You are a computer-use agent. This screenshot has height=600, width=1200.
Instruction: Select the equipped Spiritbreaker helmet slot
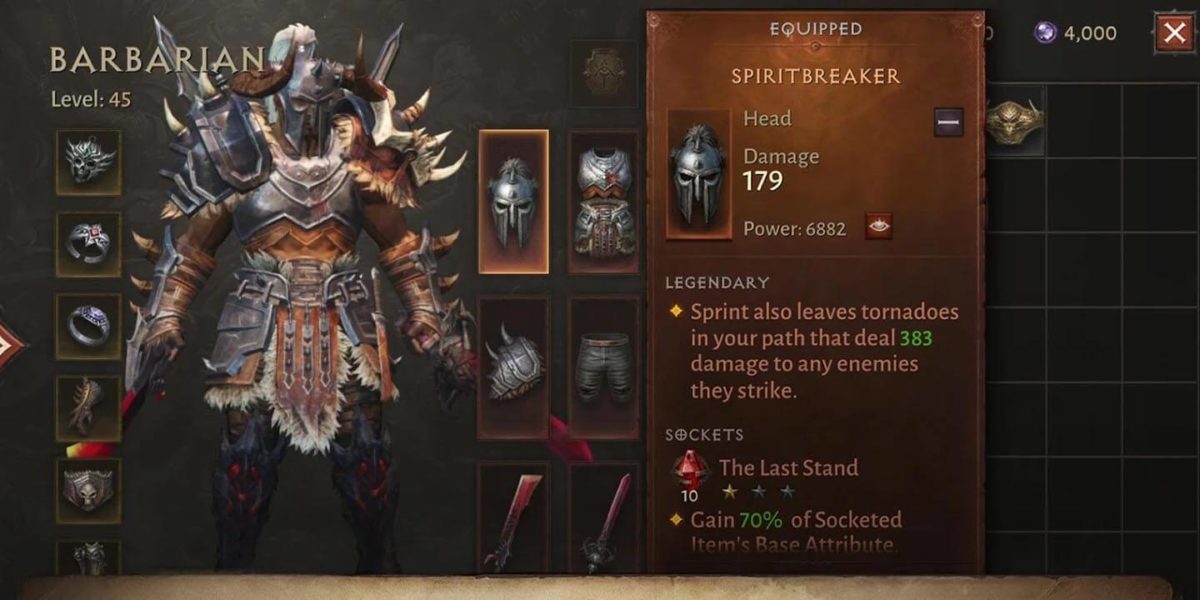[x=513, y=201]
